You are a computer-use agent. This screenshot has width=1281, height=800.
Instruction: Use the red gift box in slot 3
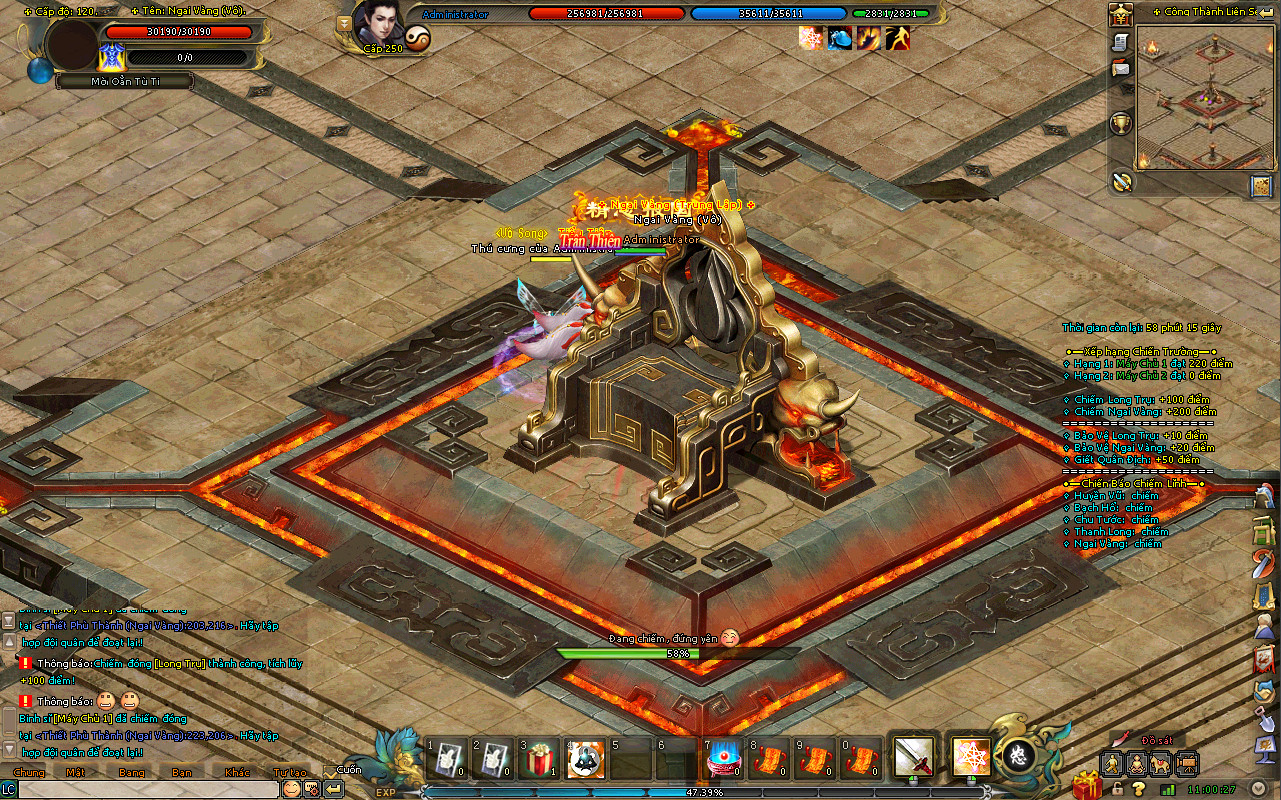click(539, 761)
